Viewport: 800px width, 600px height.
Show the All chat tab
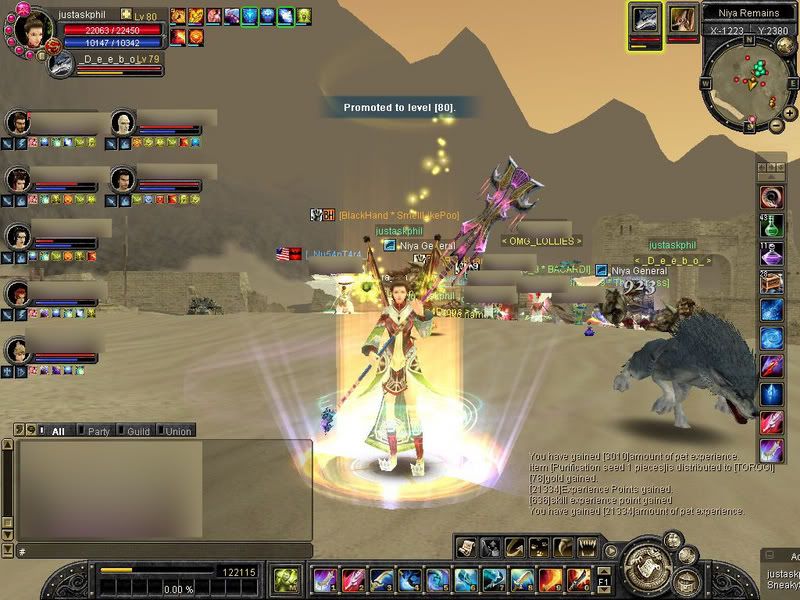57,431
